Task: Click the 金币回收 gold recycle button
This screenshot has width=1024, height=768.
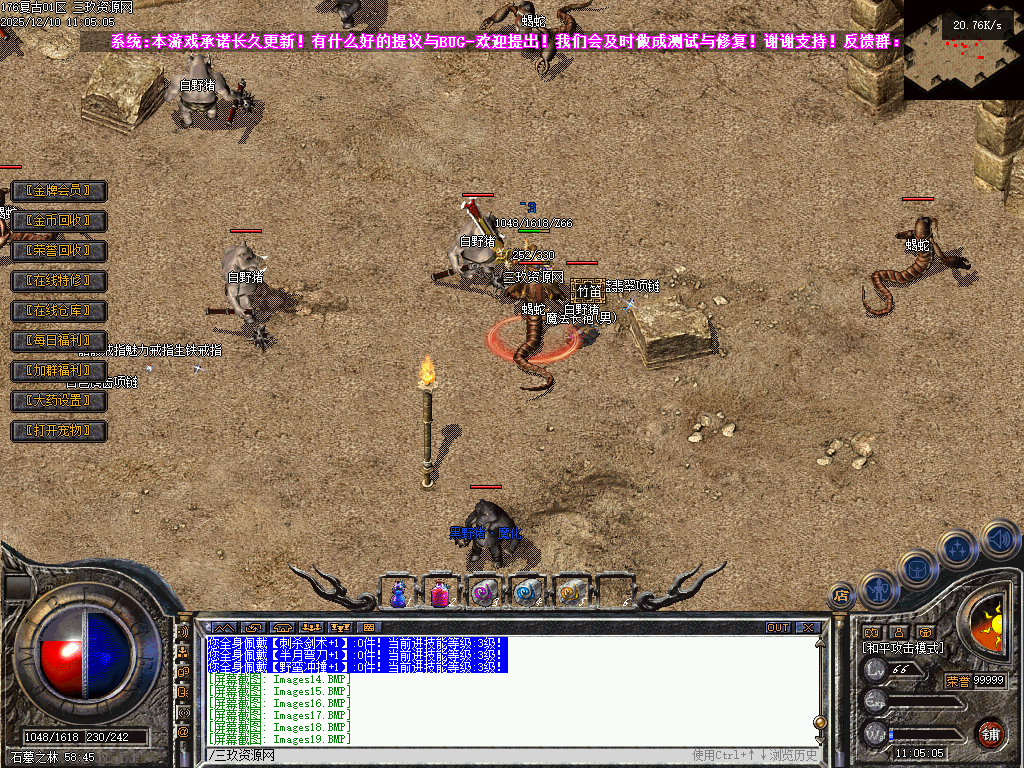Action: point(58,221)
